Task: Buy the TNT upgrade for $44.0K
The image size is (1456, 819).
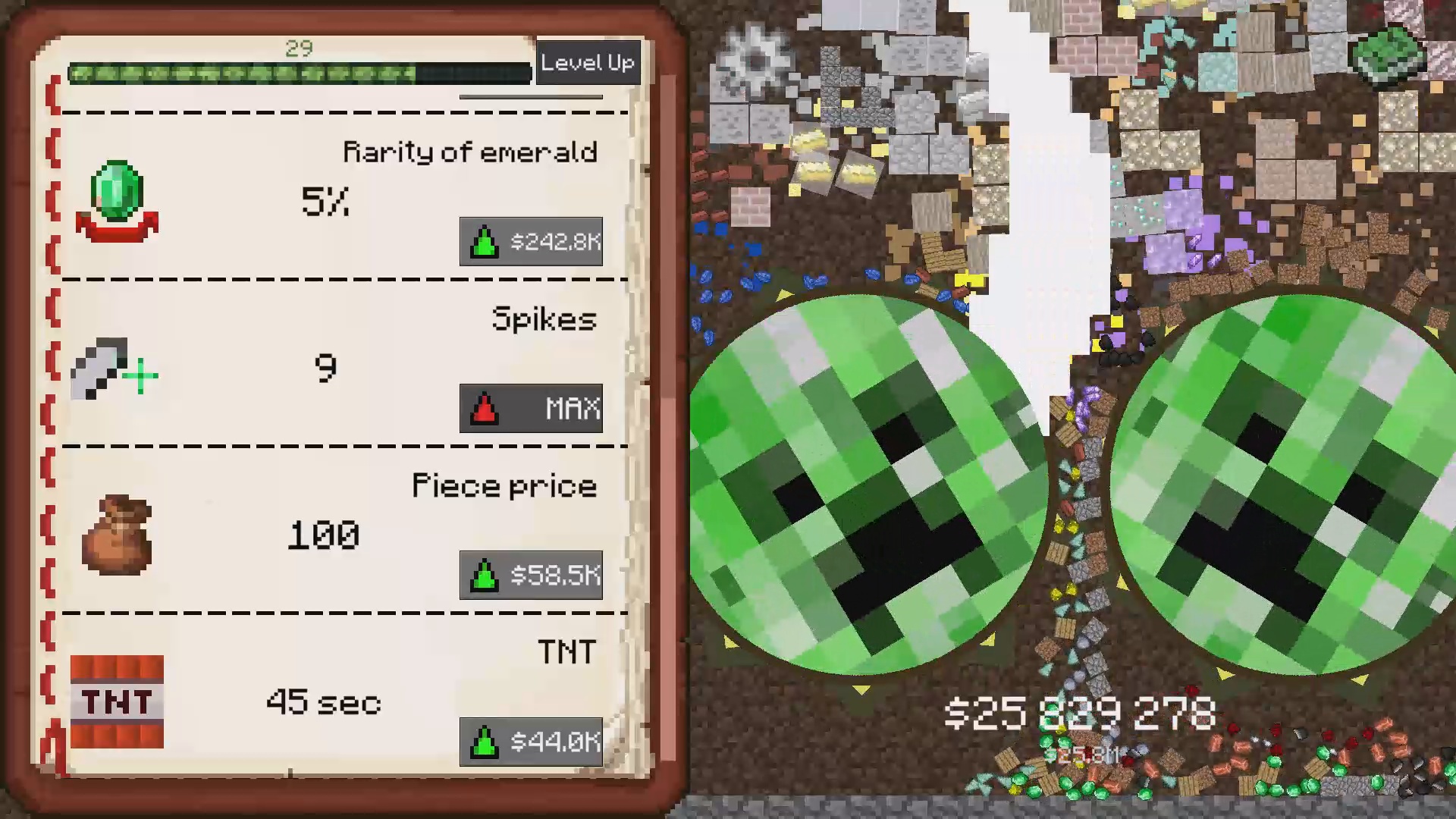Action: (531, 743)
